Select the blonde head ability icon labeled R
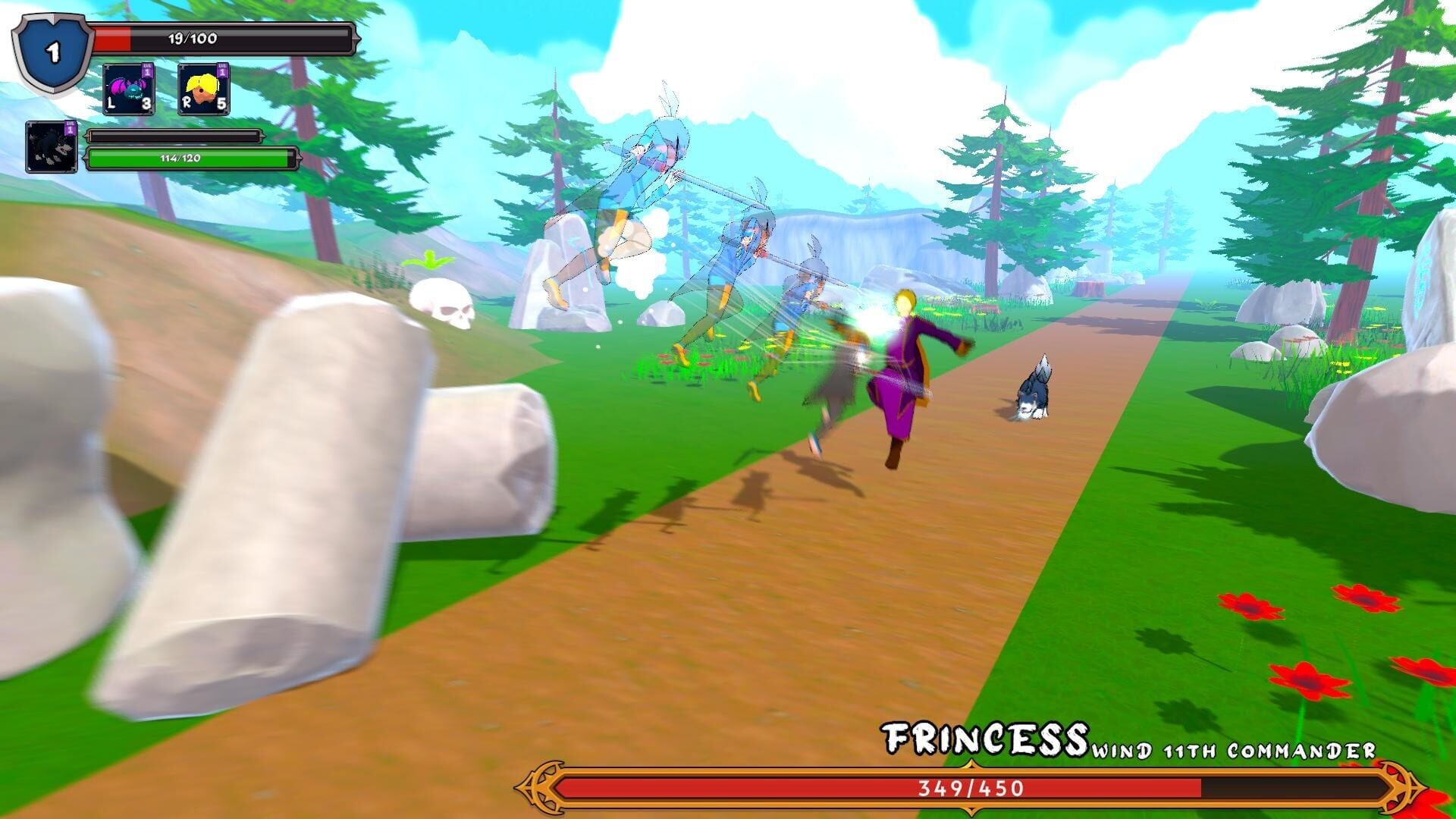The width and height of the screenshot is (1456, 819). click(x=205, y=87)
